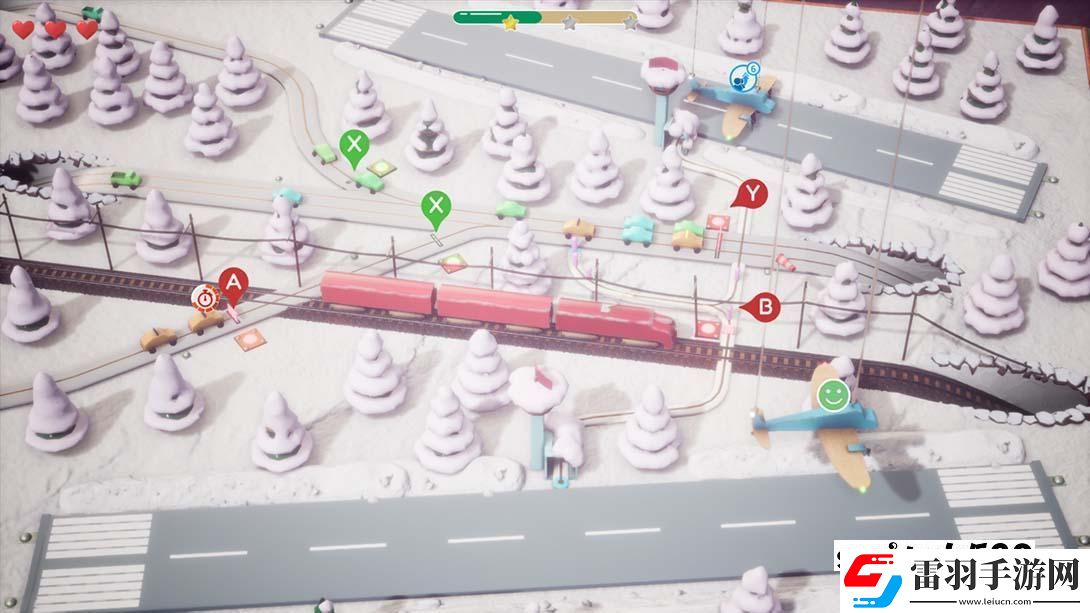Toggle the red B barrier marker
This screenshot has height=613, width=1090.
tap(766, 307)
